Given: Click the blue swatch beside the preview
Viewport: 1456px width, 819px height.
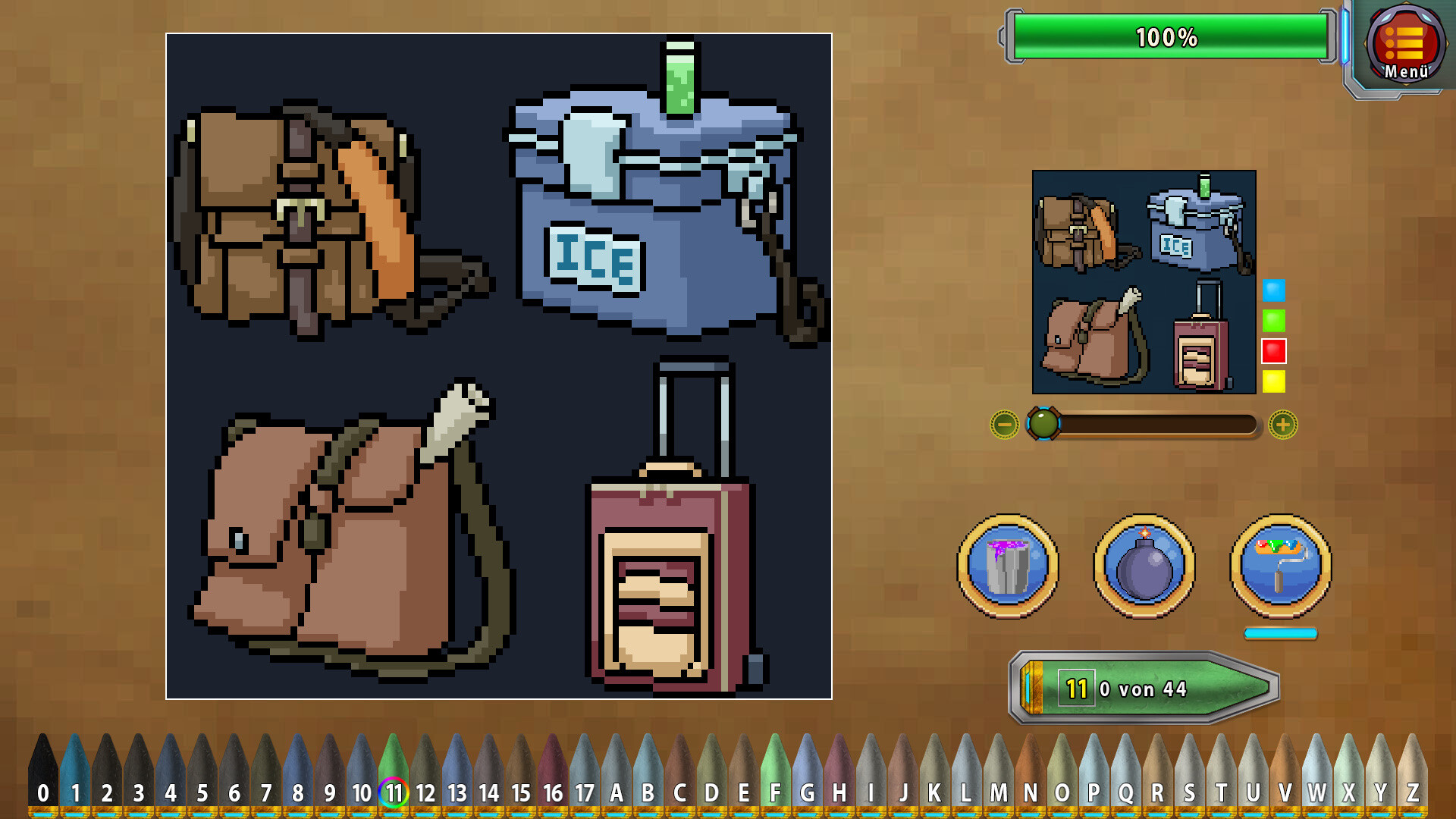Looking at the screenshot, I should pyautogui.click(x=1275, y=288).
